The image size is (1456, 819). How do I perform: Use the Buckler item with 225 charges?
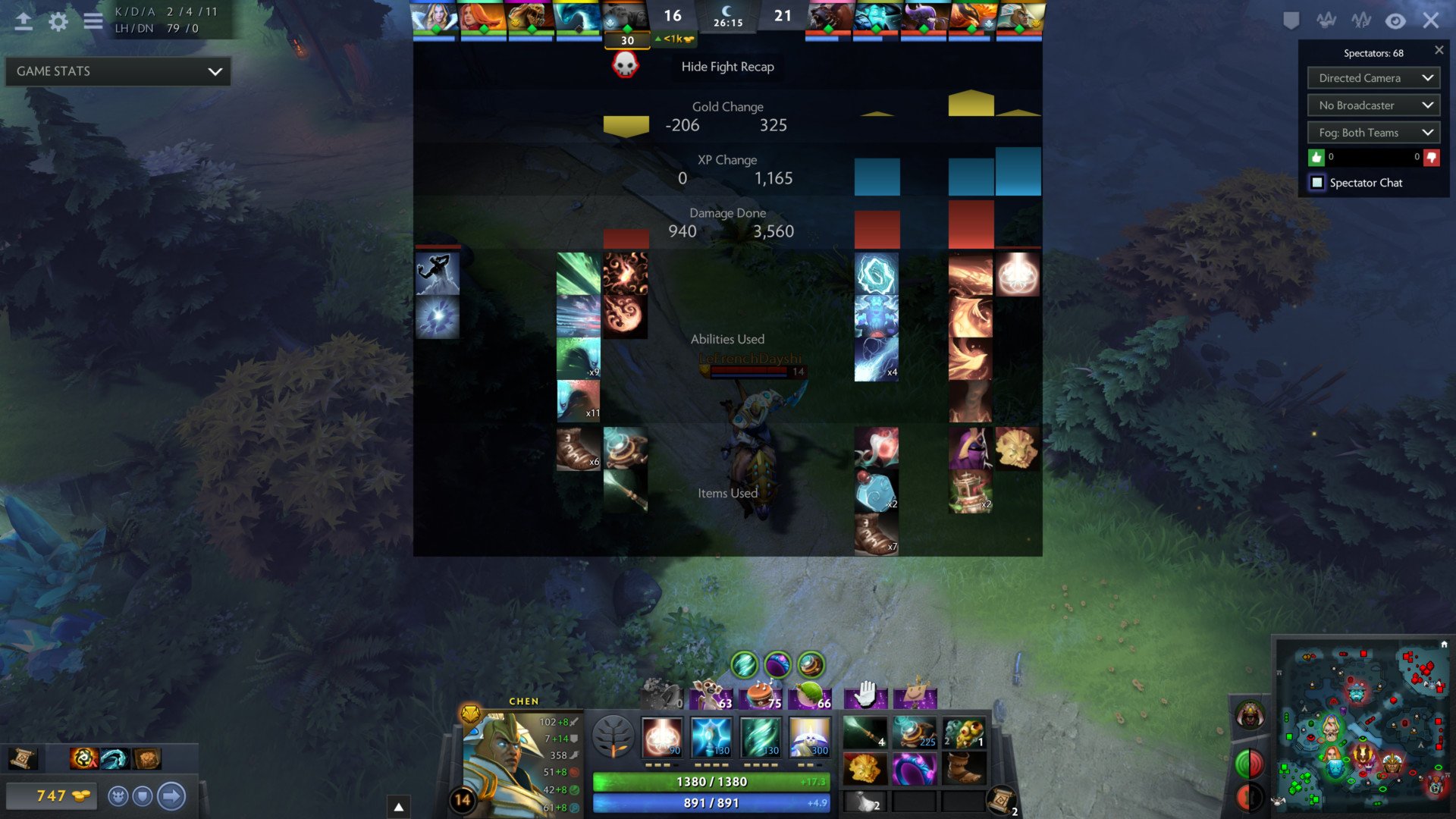pyautogui.click(x=915, y=732)
